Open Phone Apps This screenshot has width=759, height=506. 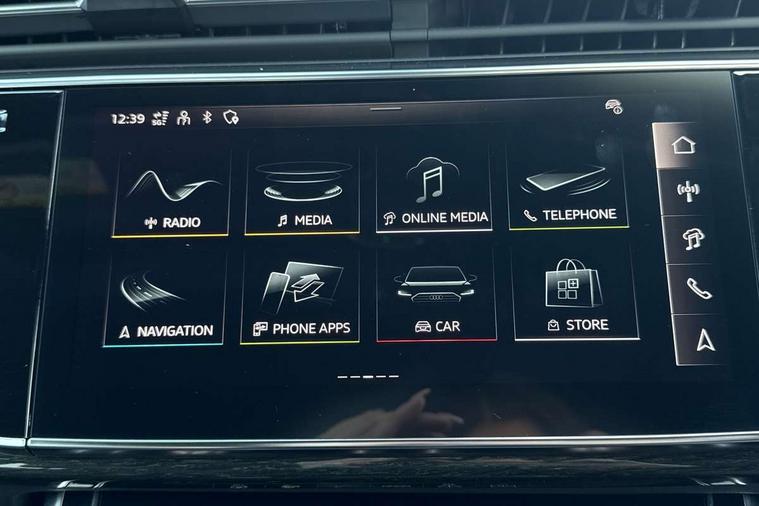pos(300,298)
